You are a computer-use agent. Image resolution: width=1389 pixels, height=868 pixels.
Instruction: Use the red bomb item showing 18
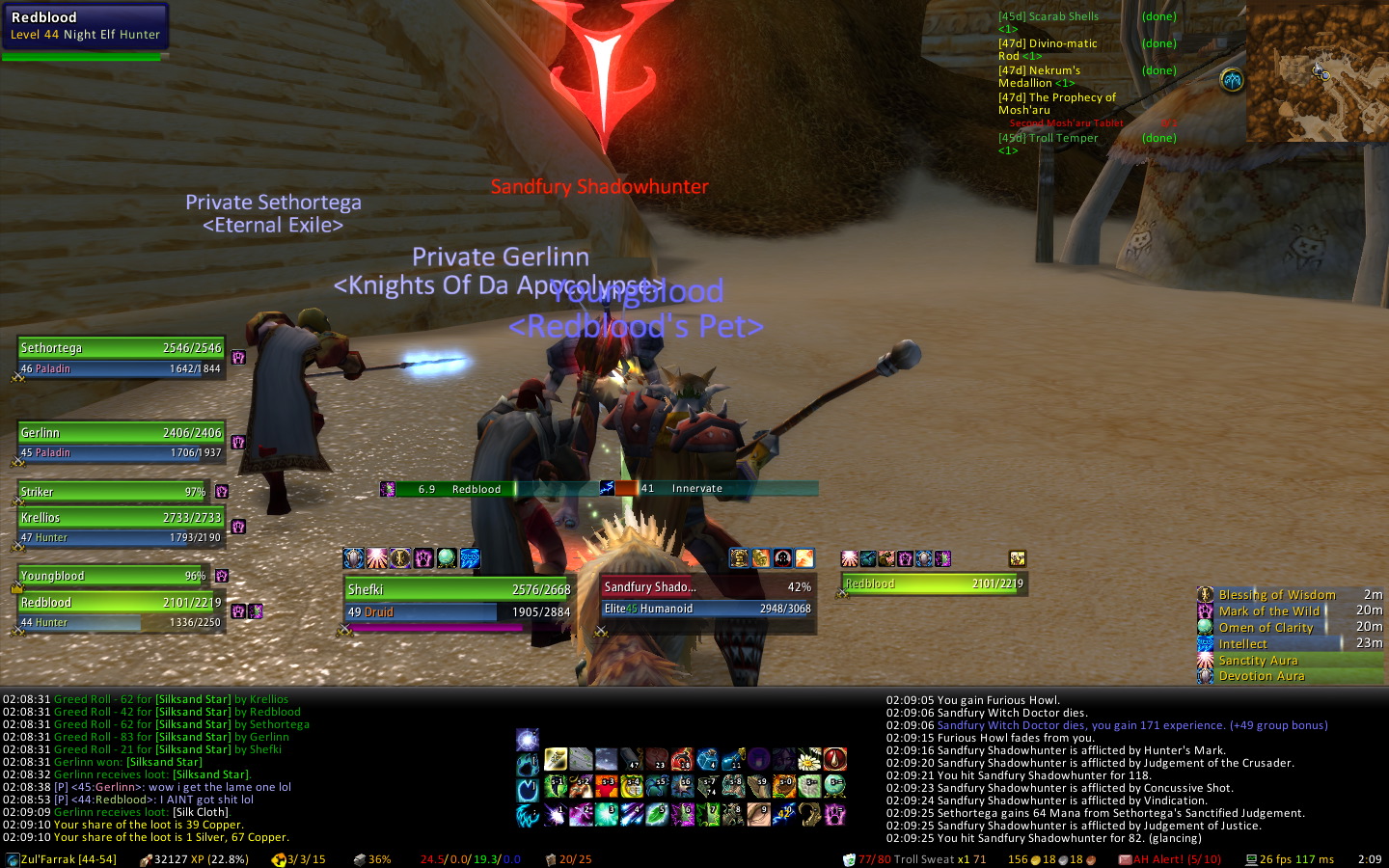point(683,760)
